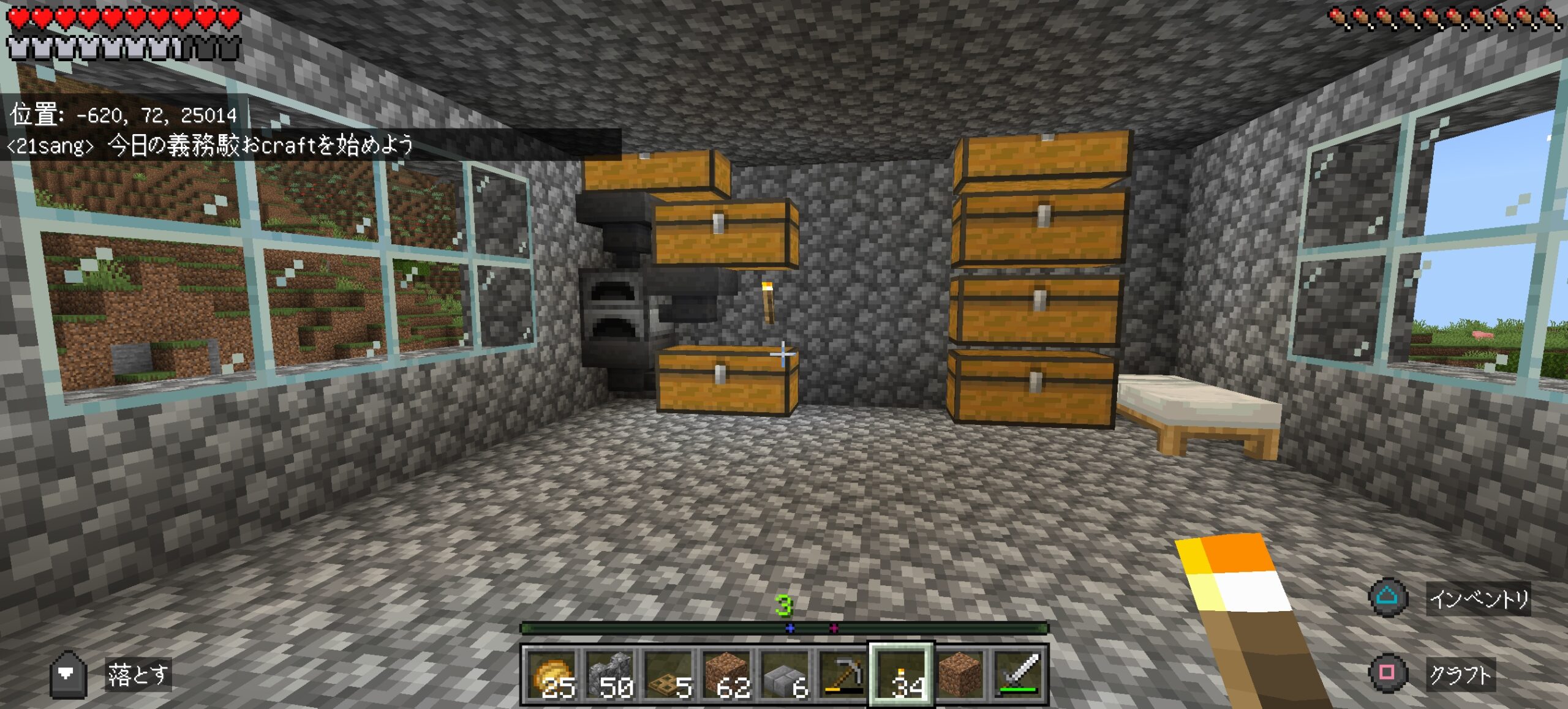
Task: Equip the stone pickaxe from the hotbar
Action: click(843, 674)
